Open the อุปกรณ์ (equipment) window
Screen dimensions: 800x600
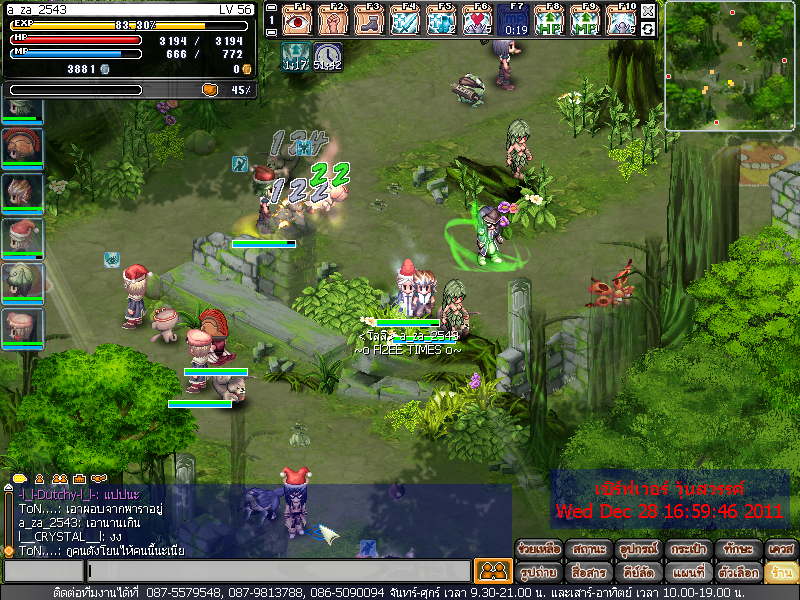coord(637,550)
